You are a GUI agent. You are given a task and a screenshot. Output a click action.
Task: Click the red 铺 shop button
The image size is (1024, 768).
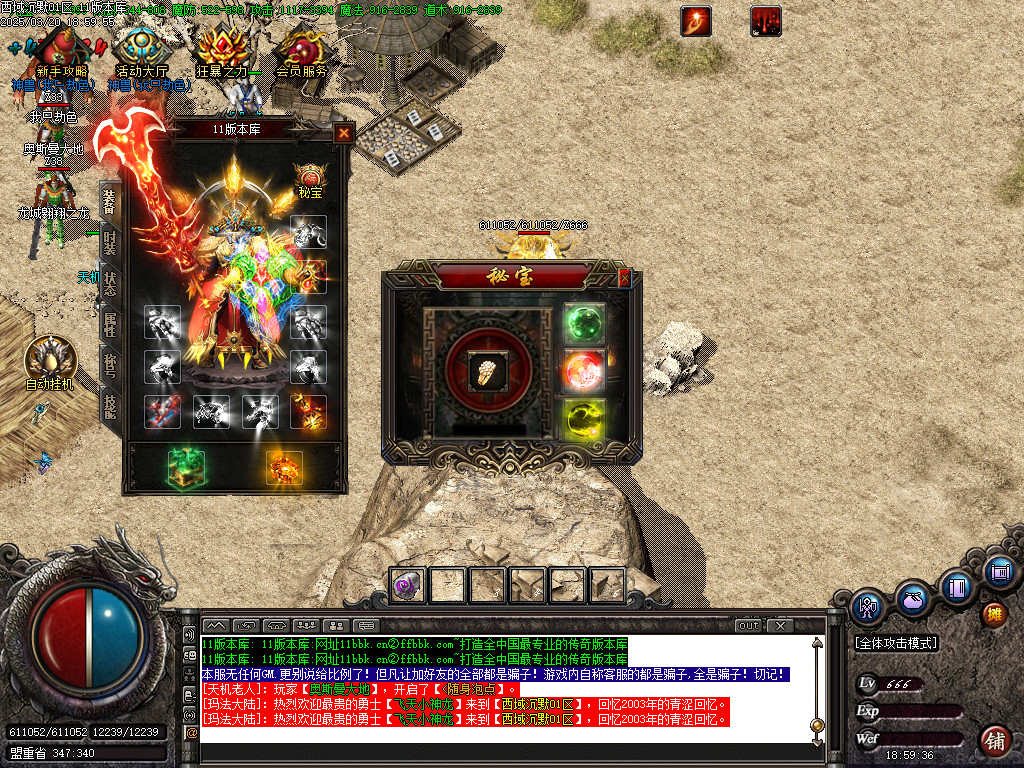coord(995,741)
